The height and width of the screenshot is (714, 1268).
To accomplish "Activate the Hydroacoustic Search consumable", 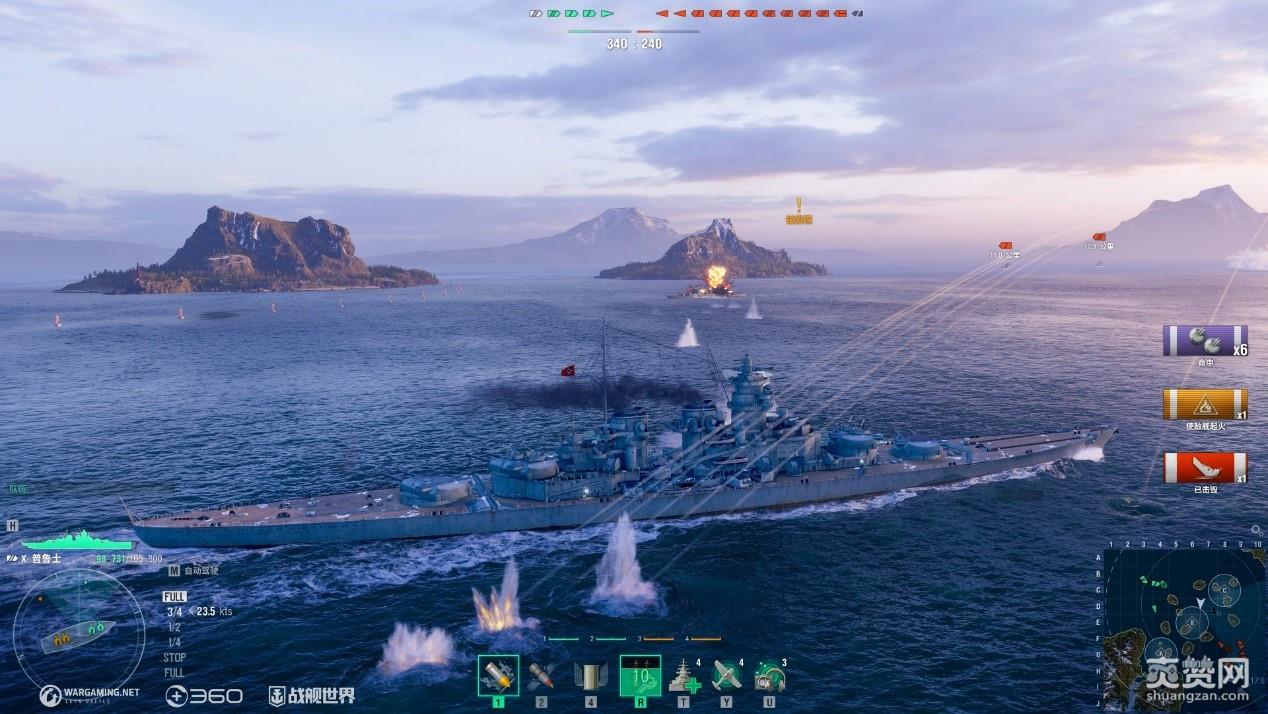I will (769, 677).
